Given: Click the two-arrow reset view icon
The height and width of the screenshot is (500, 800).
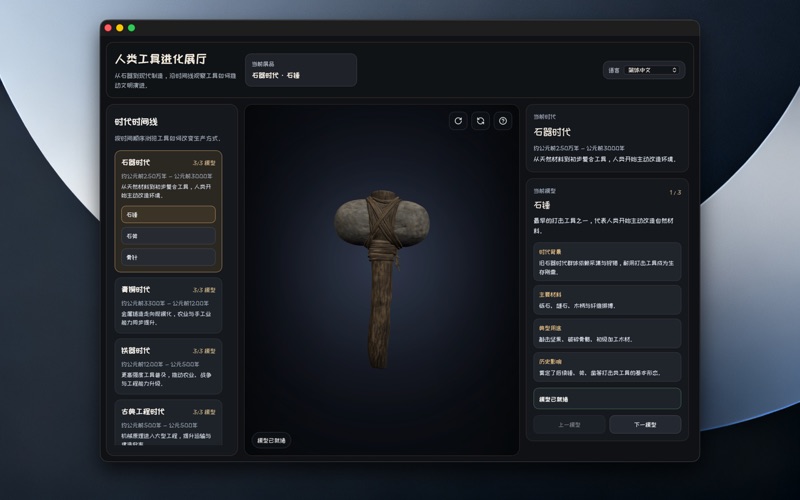Looking at the screenshot, I should click(481, 121).
